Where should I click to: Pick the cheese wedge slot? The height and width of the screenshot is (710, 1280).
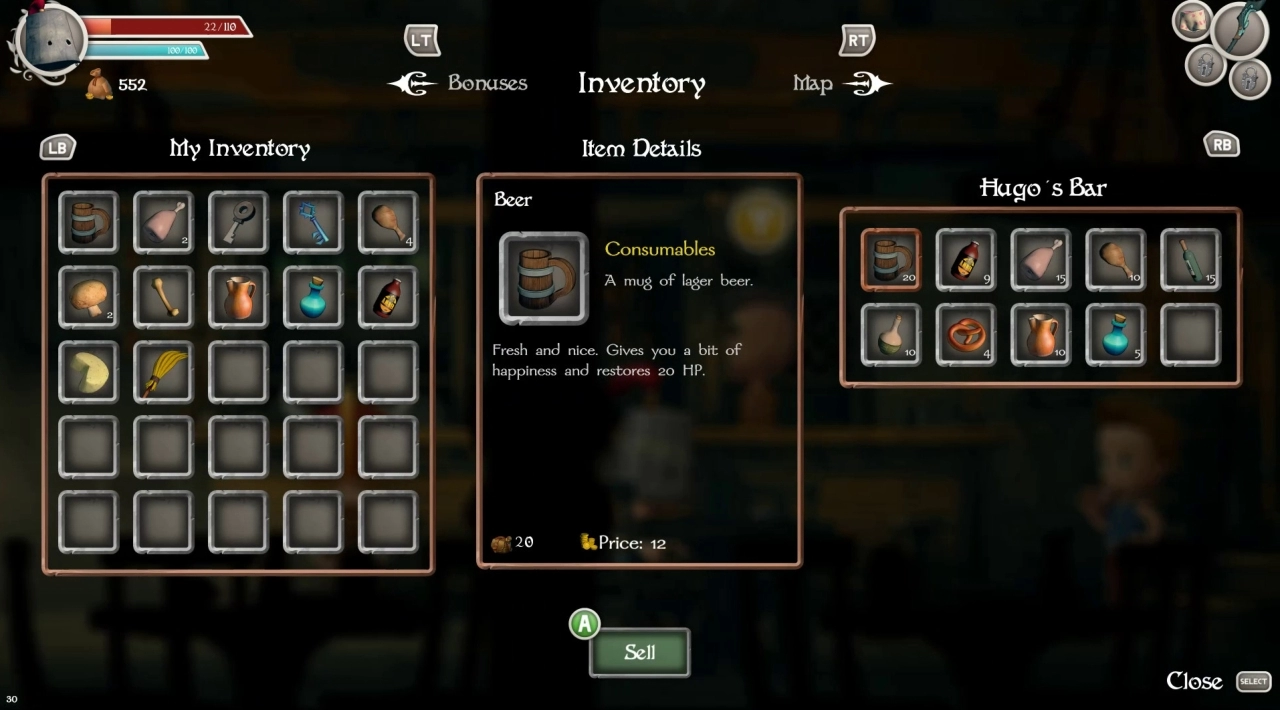pyautogui.click(x=88, y=372)
